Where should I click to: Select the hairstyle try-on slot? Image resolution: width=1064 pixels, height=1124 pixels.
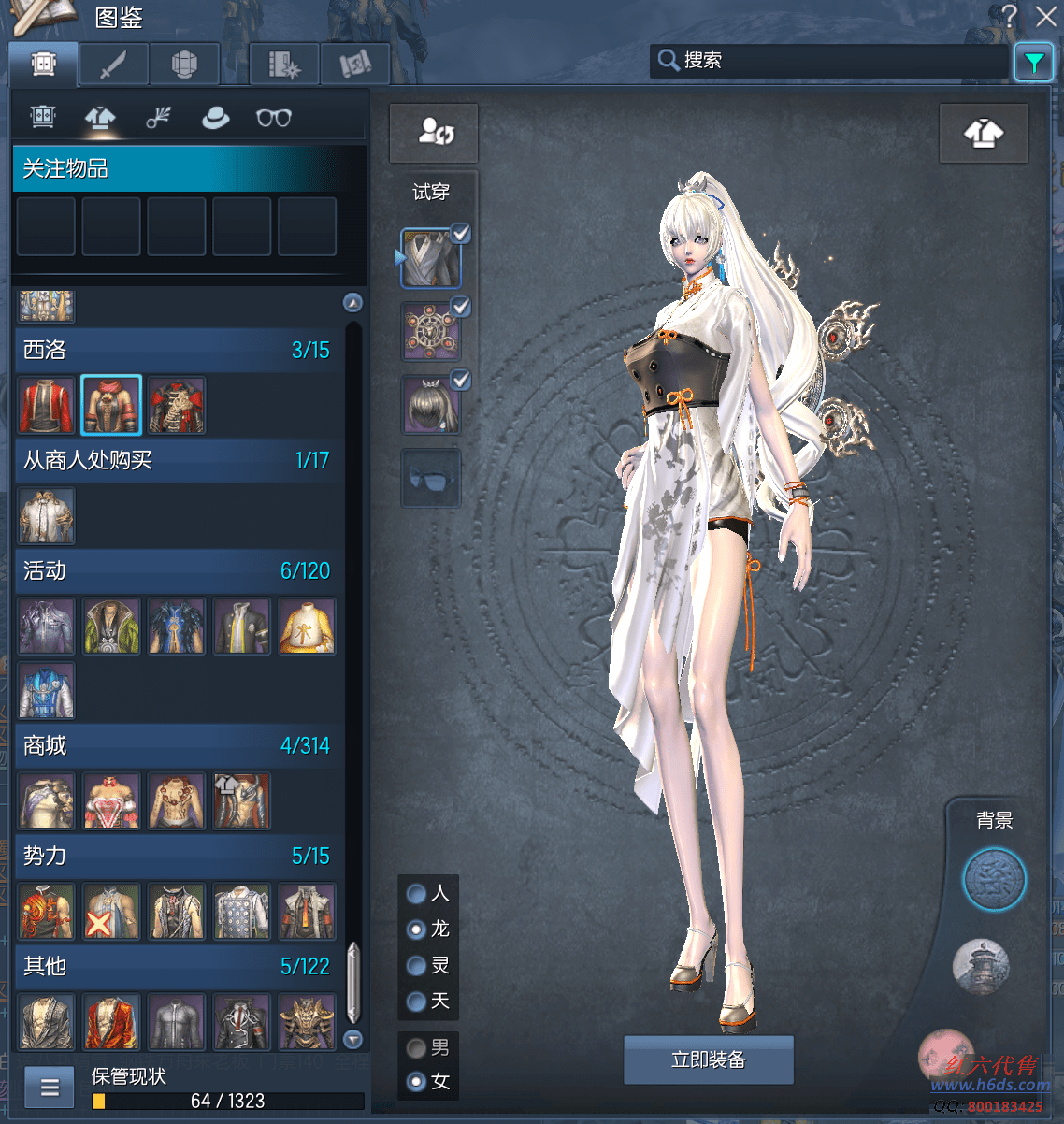[430, 407]
